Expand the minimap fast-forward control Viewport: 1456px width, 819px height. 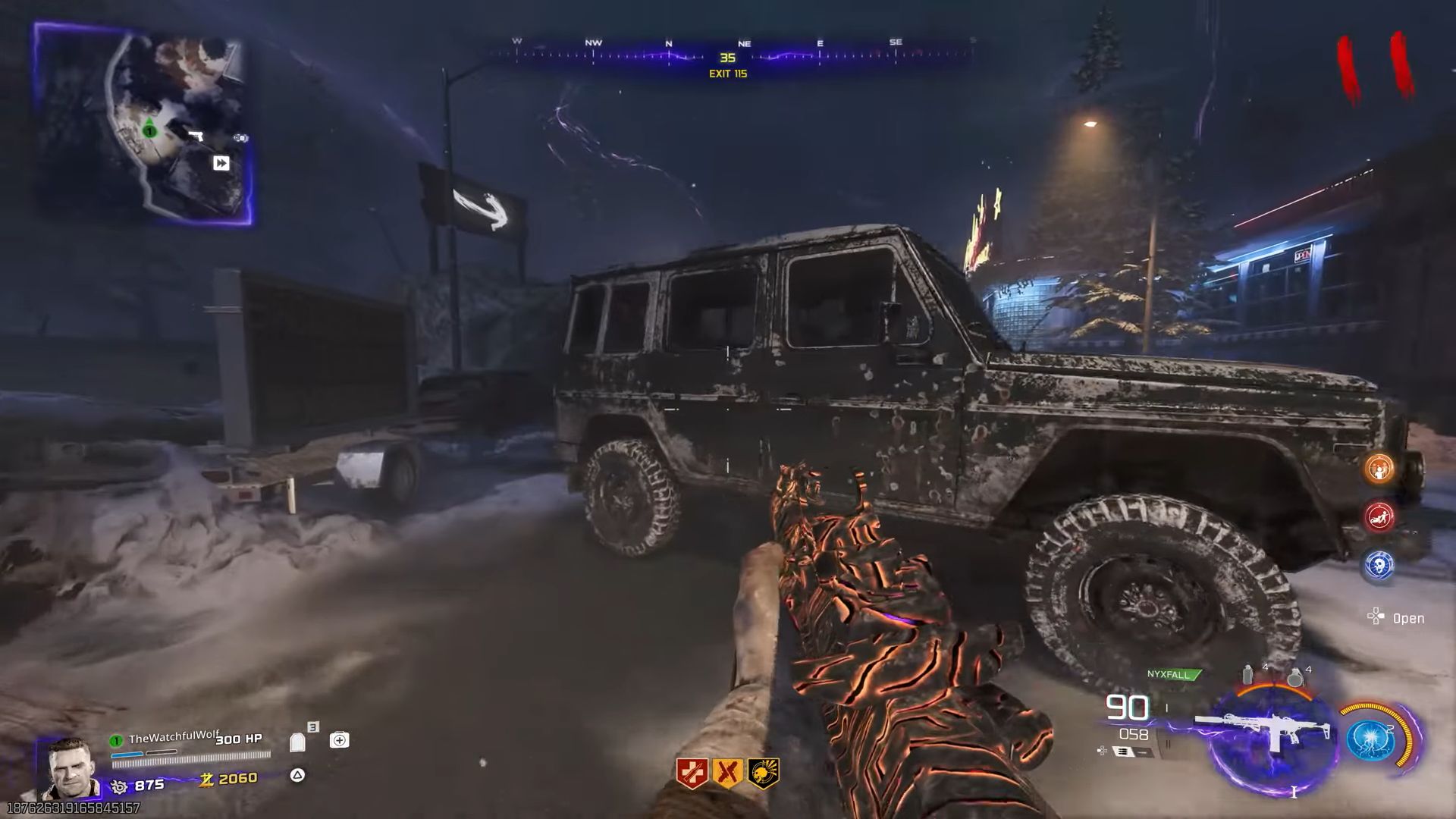click(220, 163)
